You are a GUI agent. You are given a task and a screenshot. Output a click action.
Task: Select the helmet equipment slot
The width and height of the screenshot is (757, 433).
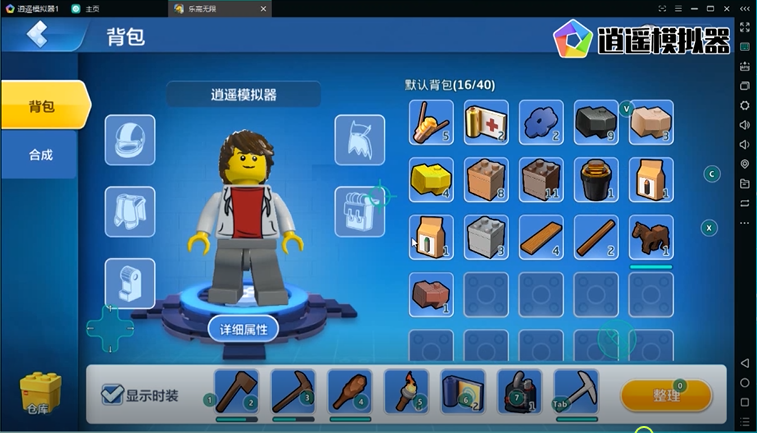[x=130, y=140]
